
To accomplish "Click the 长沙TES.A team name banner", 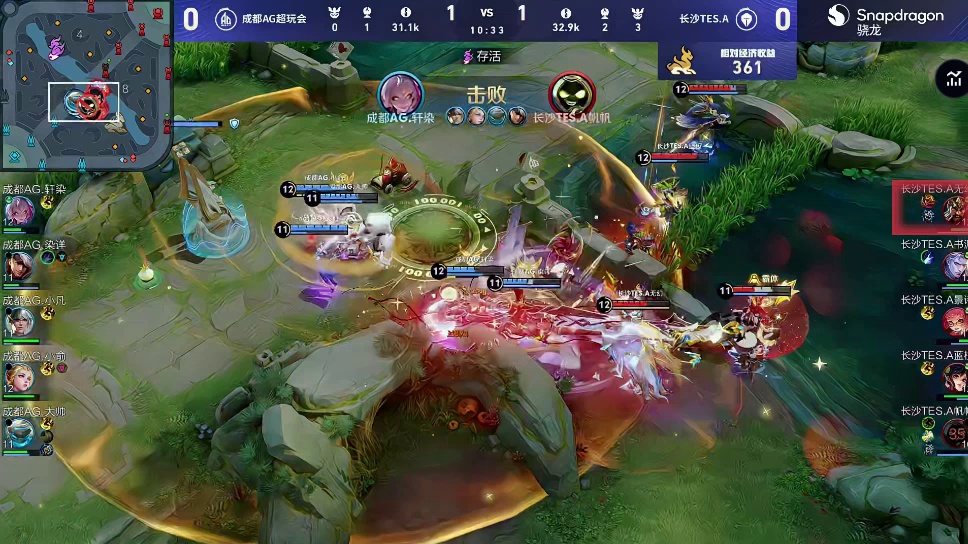I will tap(704, 18).
